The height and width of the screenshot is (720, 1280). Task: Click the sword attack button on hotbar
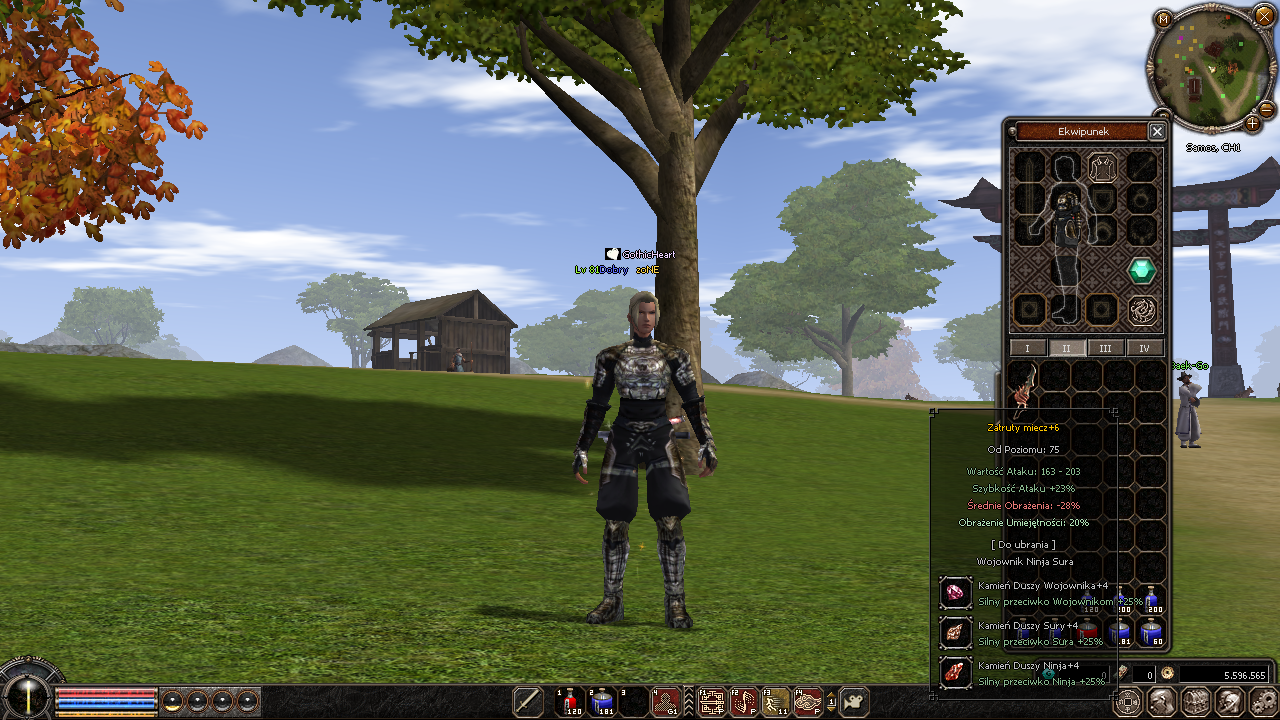click(528, 702)
